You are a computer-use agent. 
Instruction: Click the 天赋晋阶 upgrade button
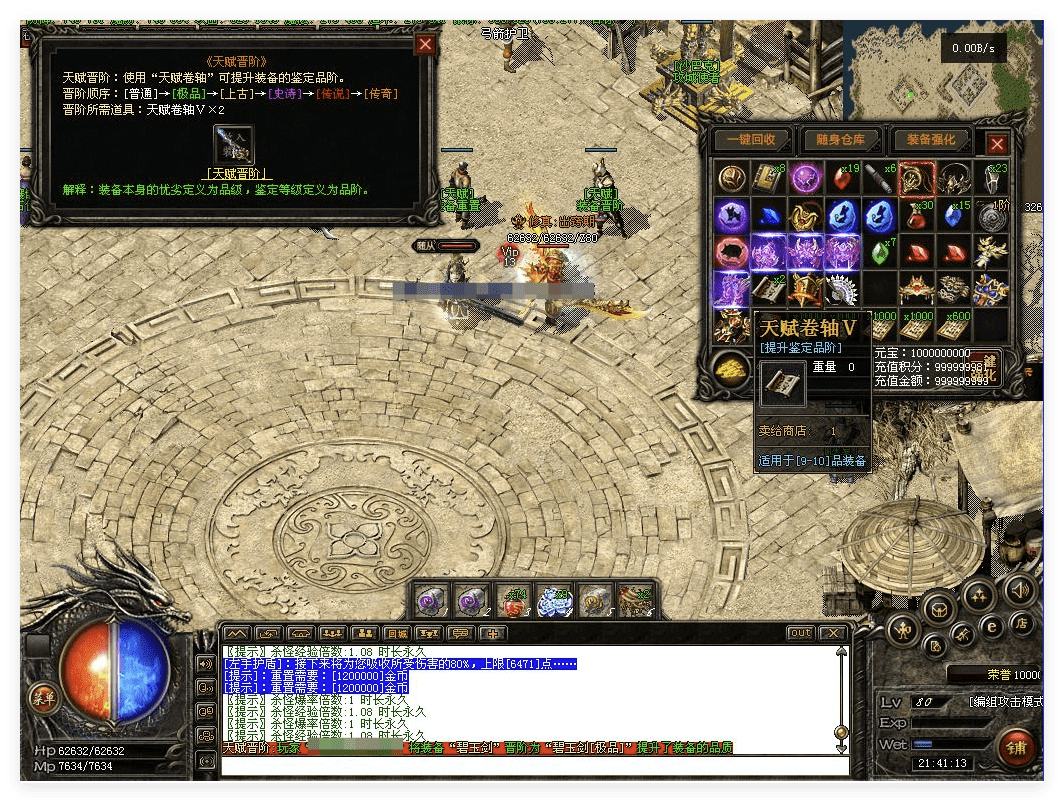point(237,173)
